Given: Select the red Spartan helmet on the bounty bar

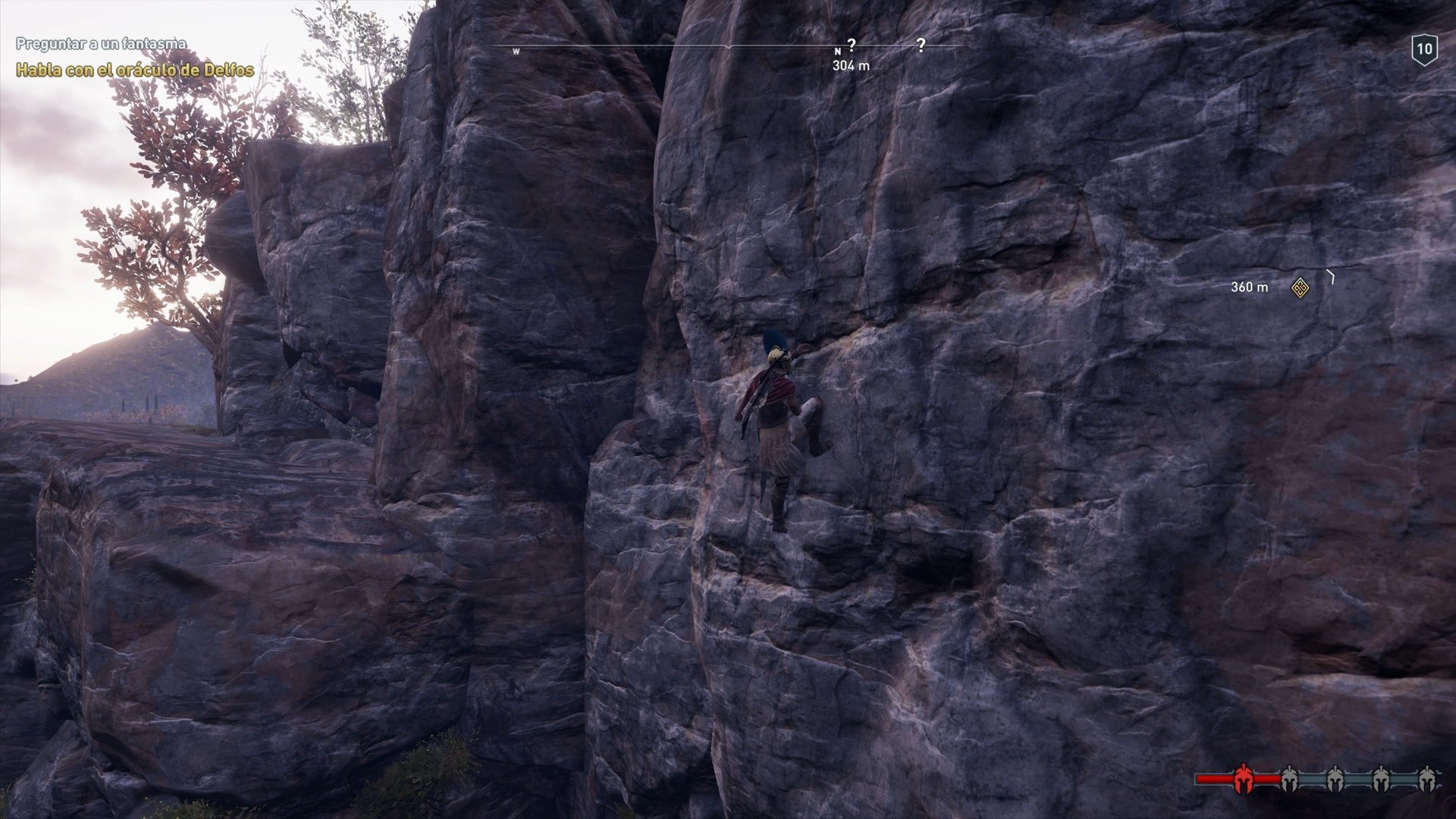Looking at the screenshot, I should (1244, 779).
